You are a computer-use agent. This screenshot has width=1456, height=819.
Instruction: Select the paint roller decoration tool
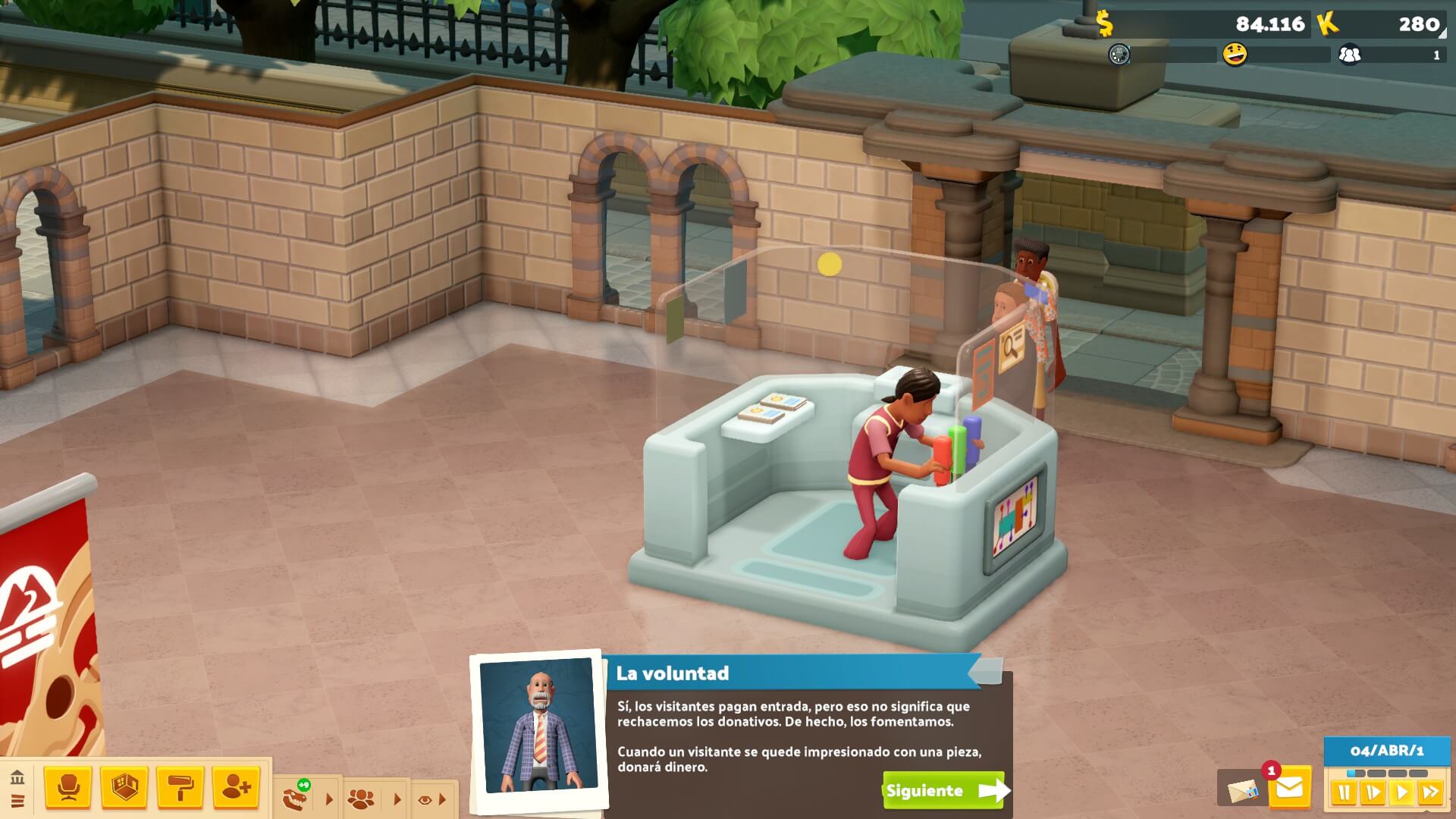180,789
